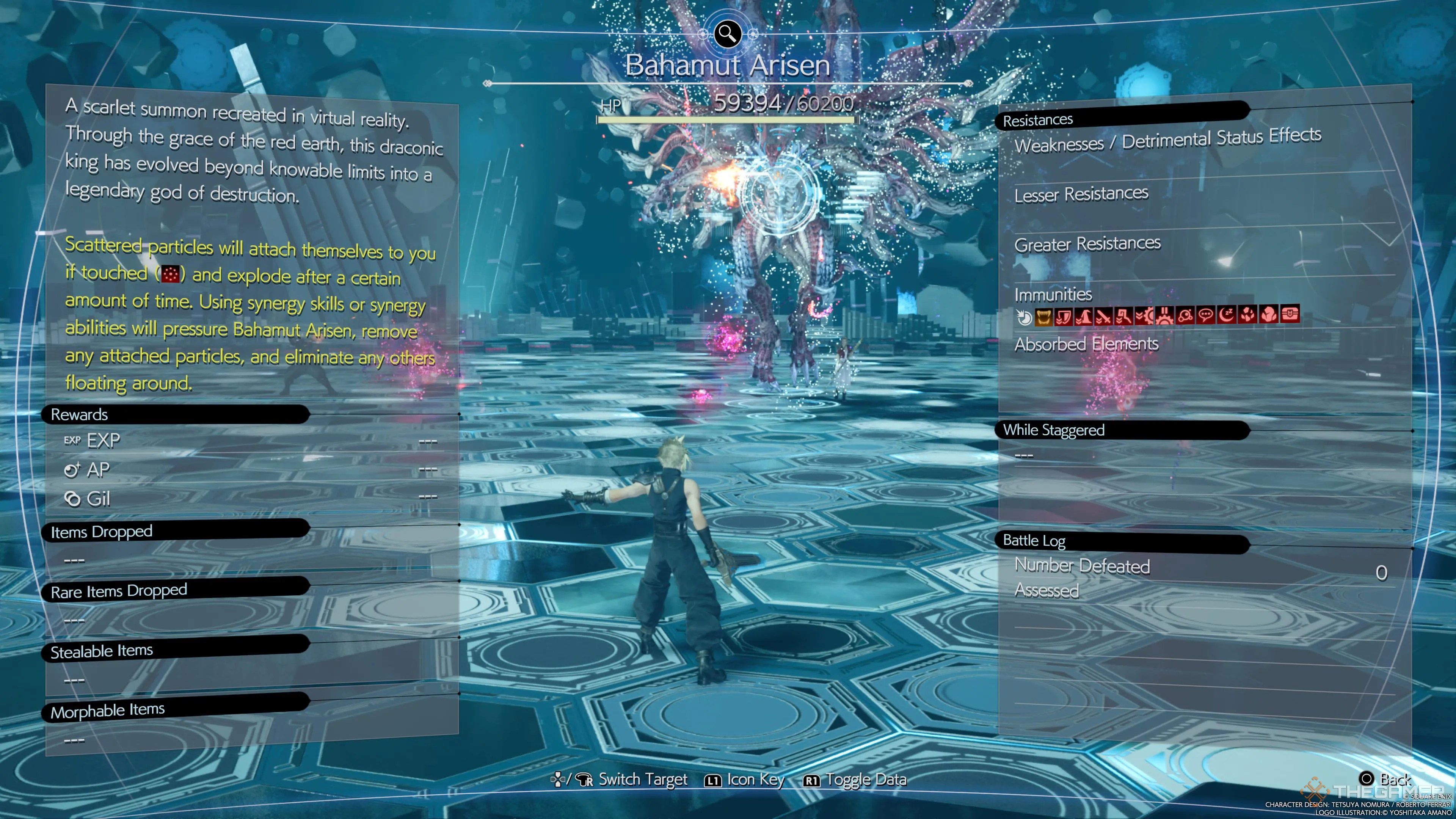This screenshot has width=1456, height=819.
Task: Toggle target switching via the R stick indicator
Action: [x=585, y=780]
